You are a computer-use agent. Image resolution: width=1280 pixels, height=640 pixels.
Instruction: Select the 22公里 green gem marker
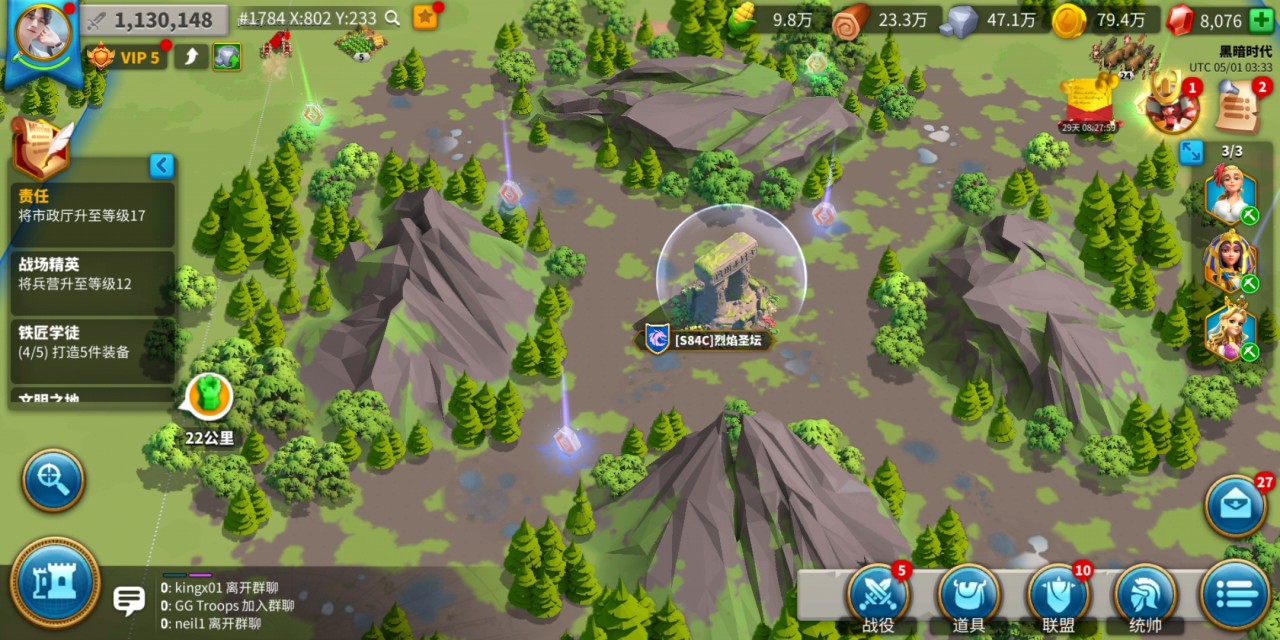tap(210, 396)
